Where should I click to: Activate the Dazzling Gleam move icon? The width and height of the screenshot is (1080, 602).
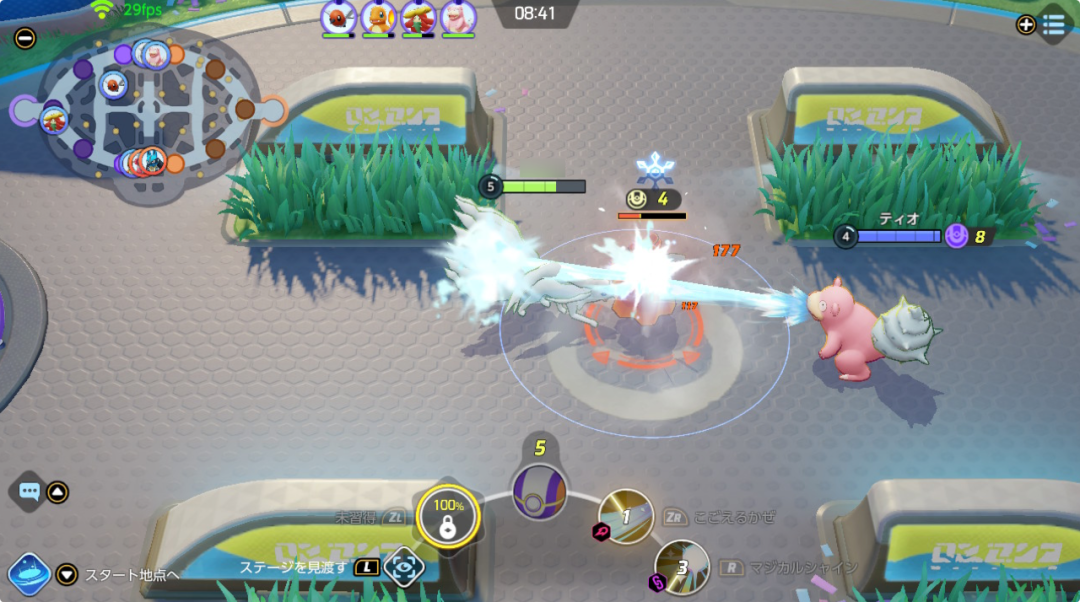coord(682,567)
